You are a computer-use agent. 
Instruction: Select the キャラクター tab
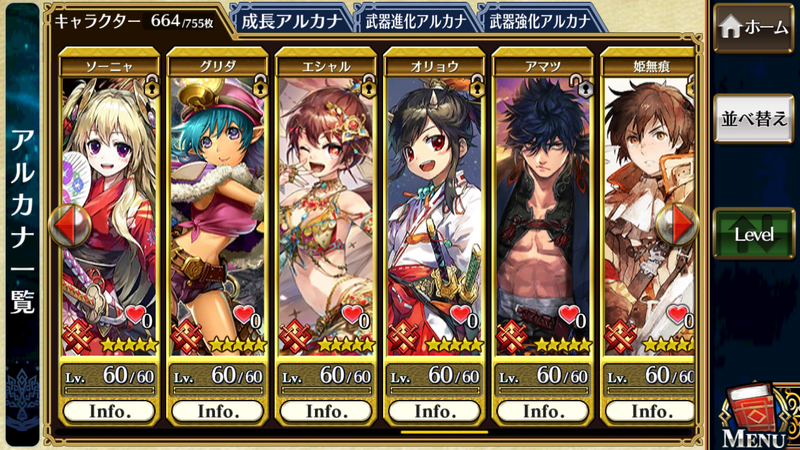point(135,19)
